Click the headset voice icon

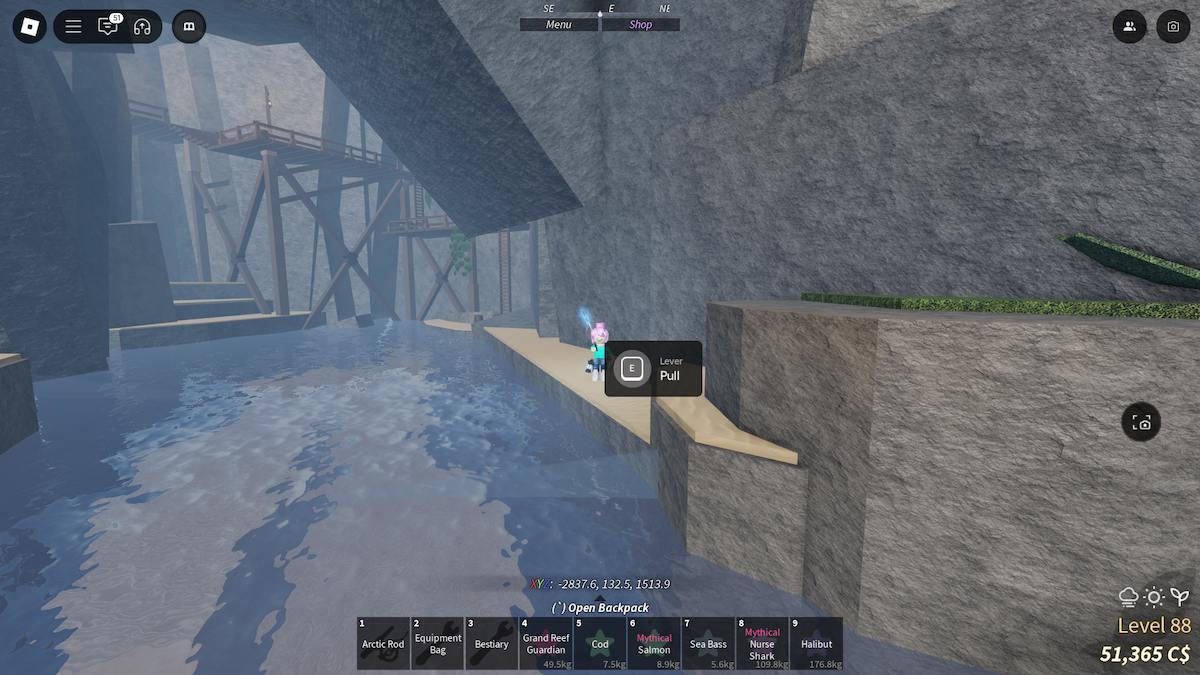pyautogui.click(x=142, y=26)
